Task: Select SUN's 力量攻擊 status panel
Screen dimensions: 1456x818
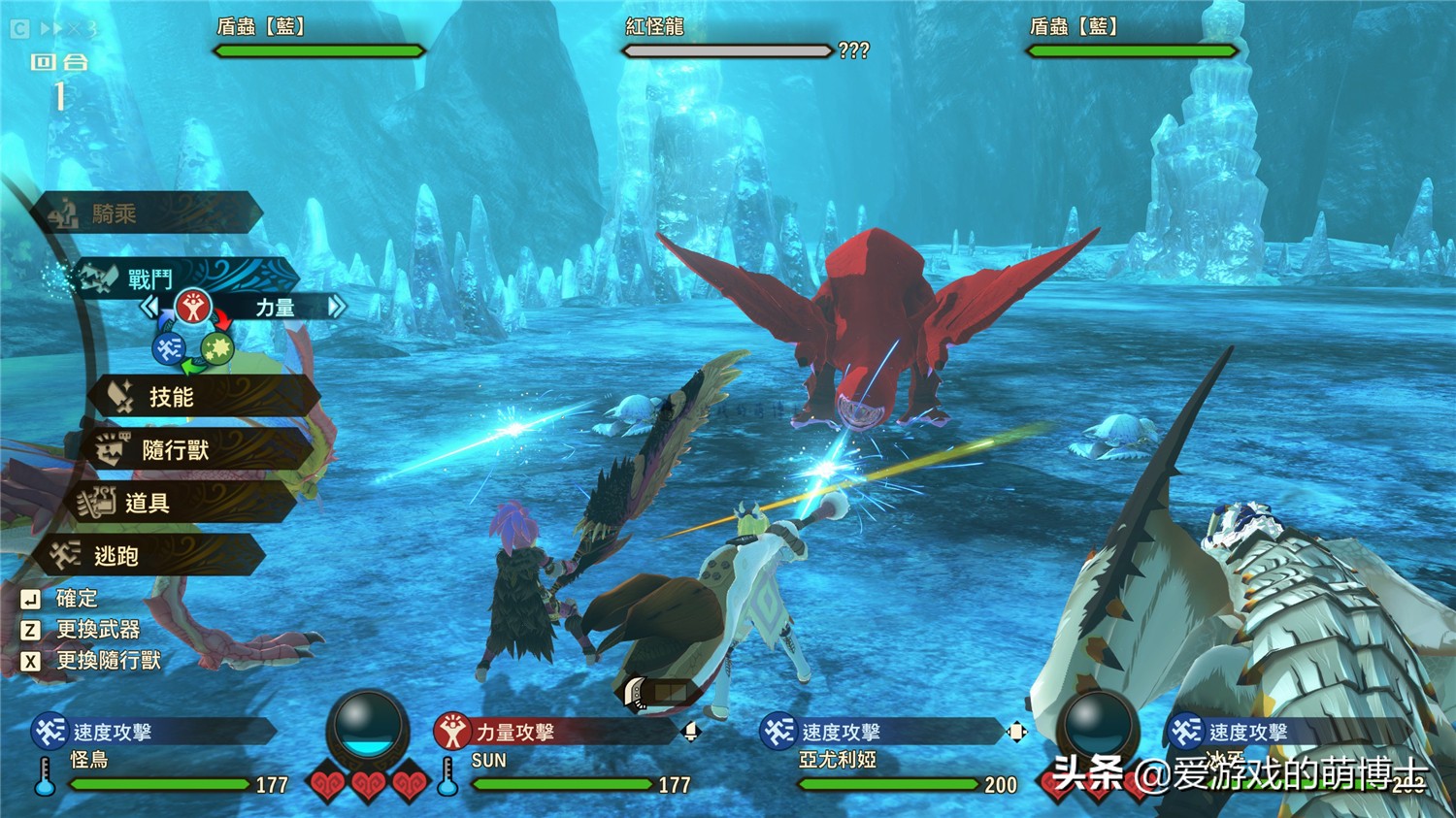Action: pos(553,733)
